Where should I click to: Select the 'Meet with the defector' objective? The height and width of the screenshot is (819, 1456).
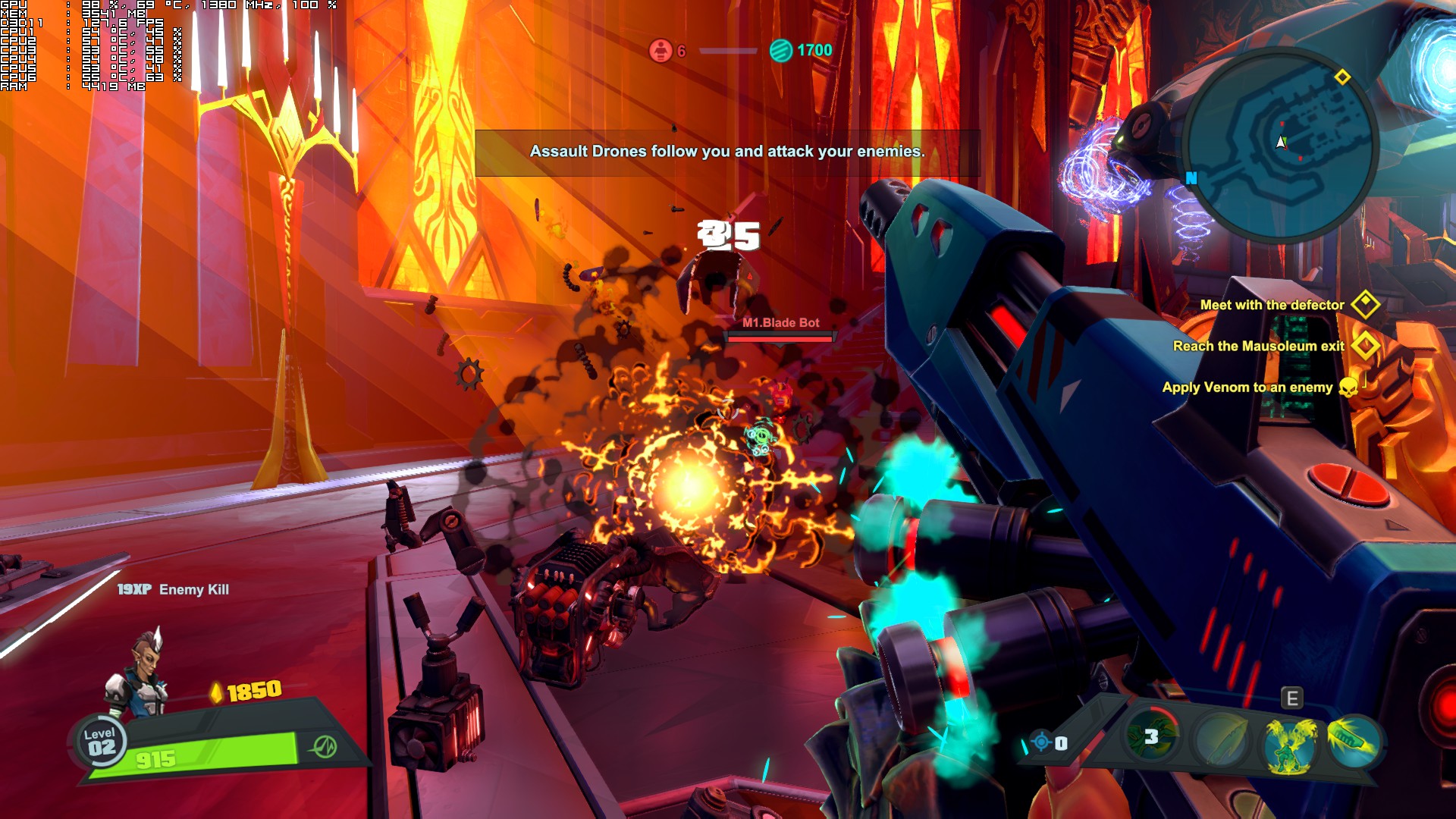1272,305
